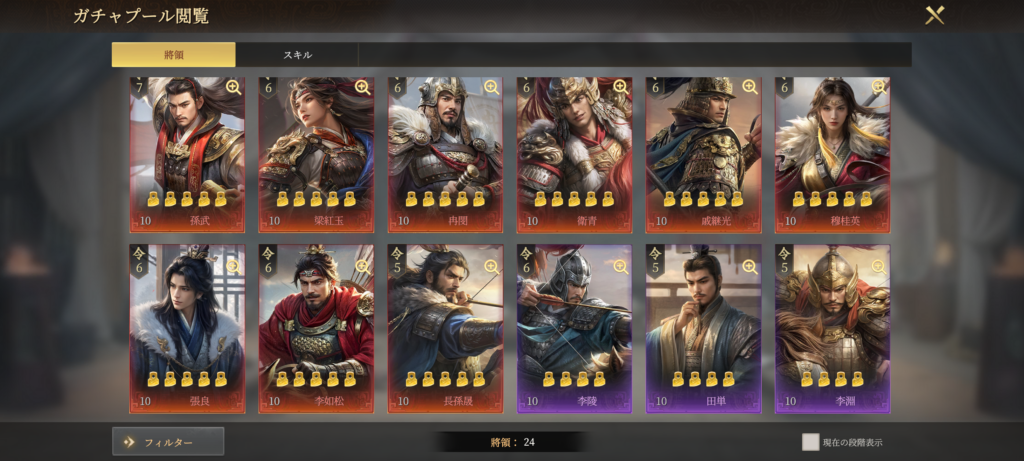Enlarge 穆桂英's card using its magnifier icon
Screen dimensions: 1024x461
pyautogui.click(x=878, y=87)
